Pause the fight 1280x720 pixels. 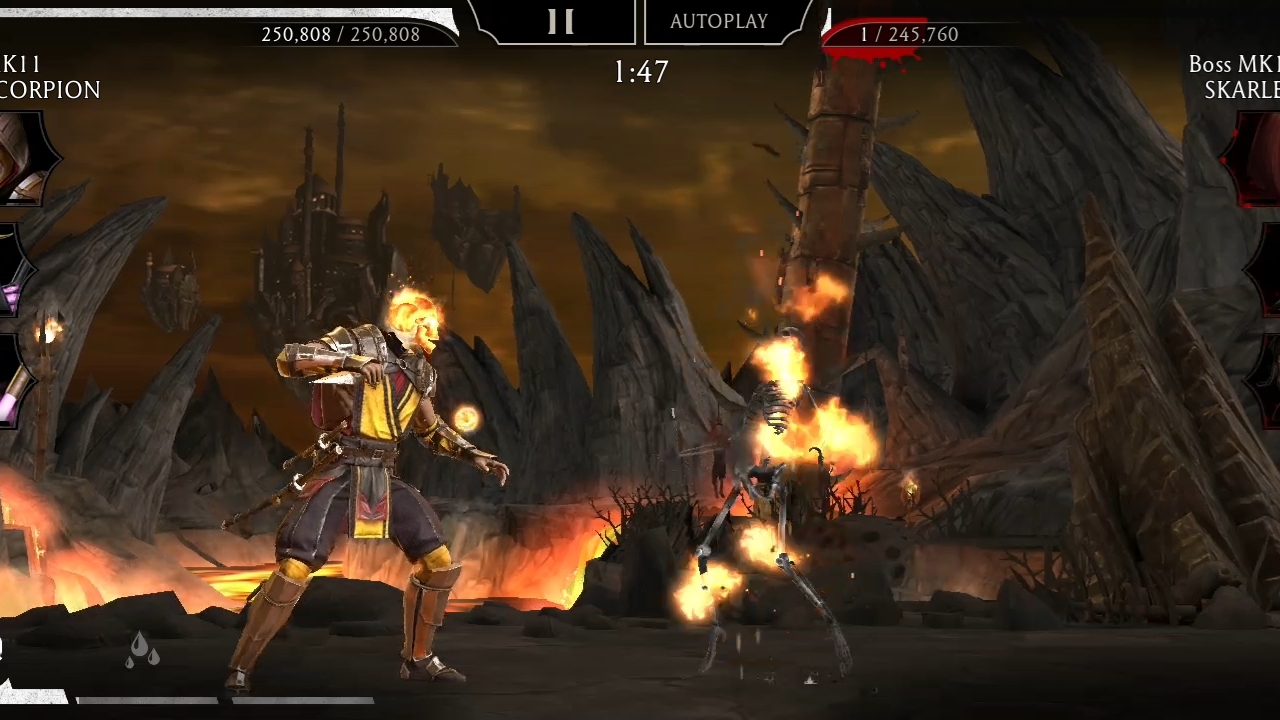click(560, 22)
